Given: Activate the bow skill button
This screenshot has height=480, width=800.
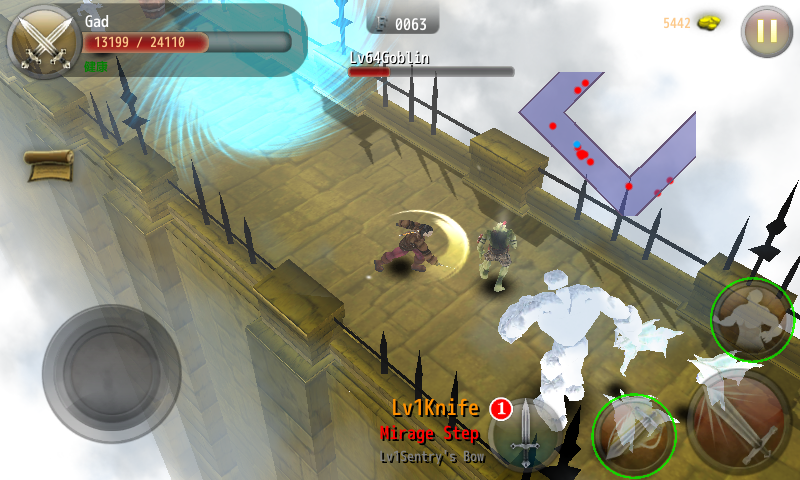Looking at the screenshot, I should 634,433.
